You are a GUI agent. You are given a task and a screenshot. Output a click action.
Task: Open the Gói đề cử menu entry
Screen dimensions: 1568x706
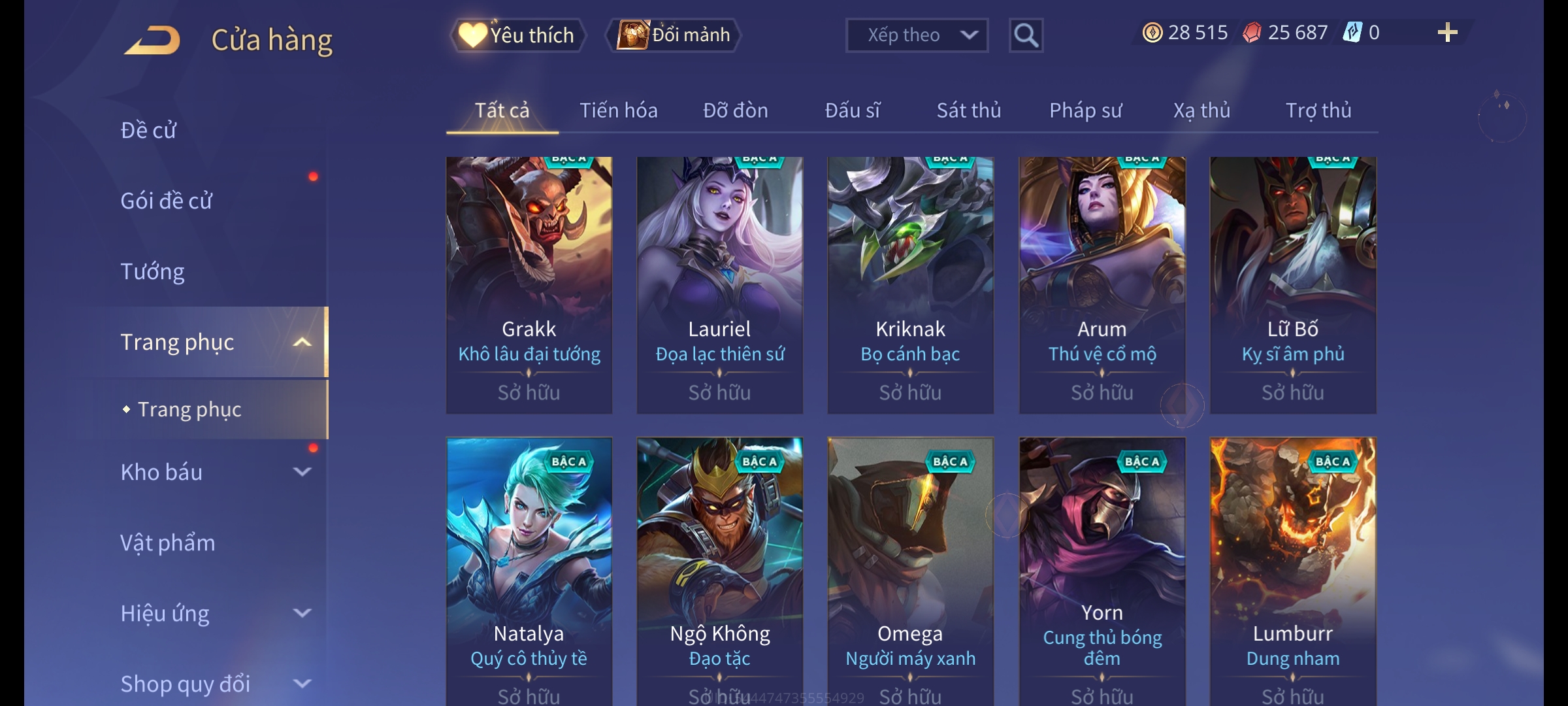[x=167, y=201]
